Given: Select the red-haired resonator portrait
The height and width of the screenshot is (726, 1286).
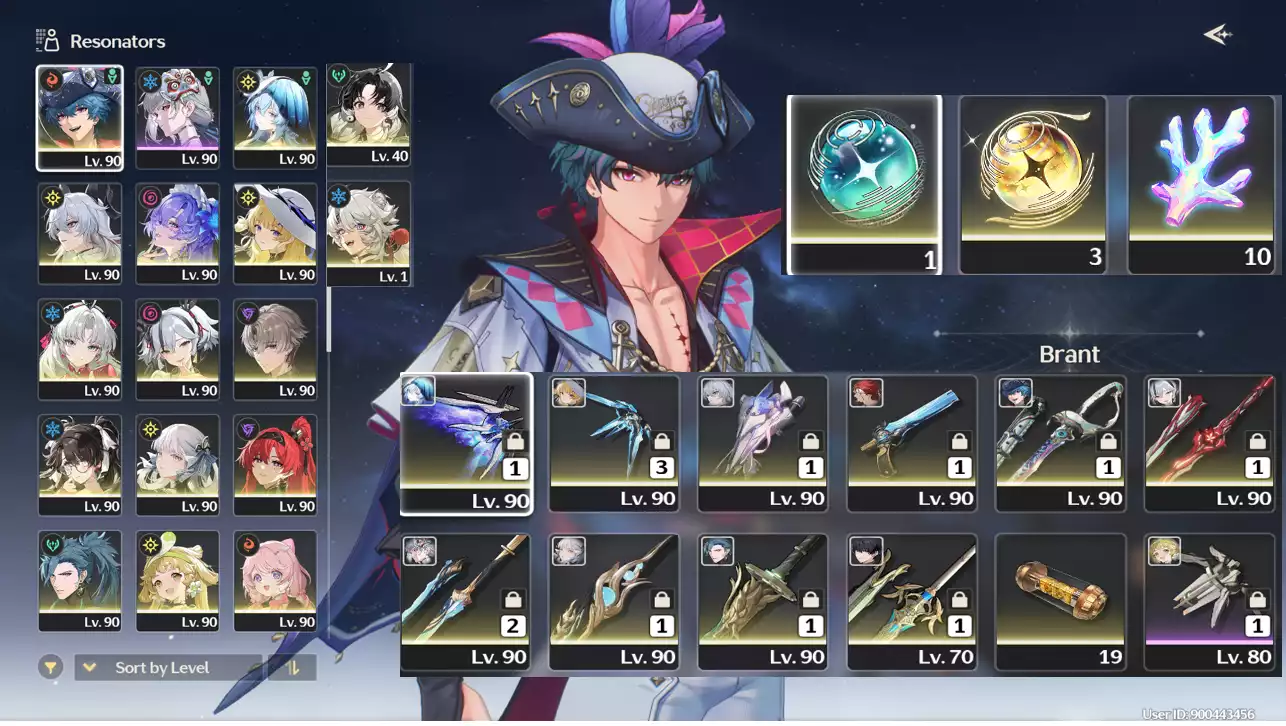Looking at the screenshot, I should (275, 464).
